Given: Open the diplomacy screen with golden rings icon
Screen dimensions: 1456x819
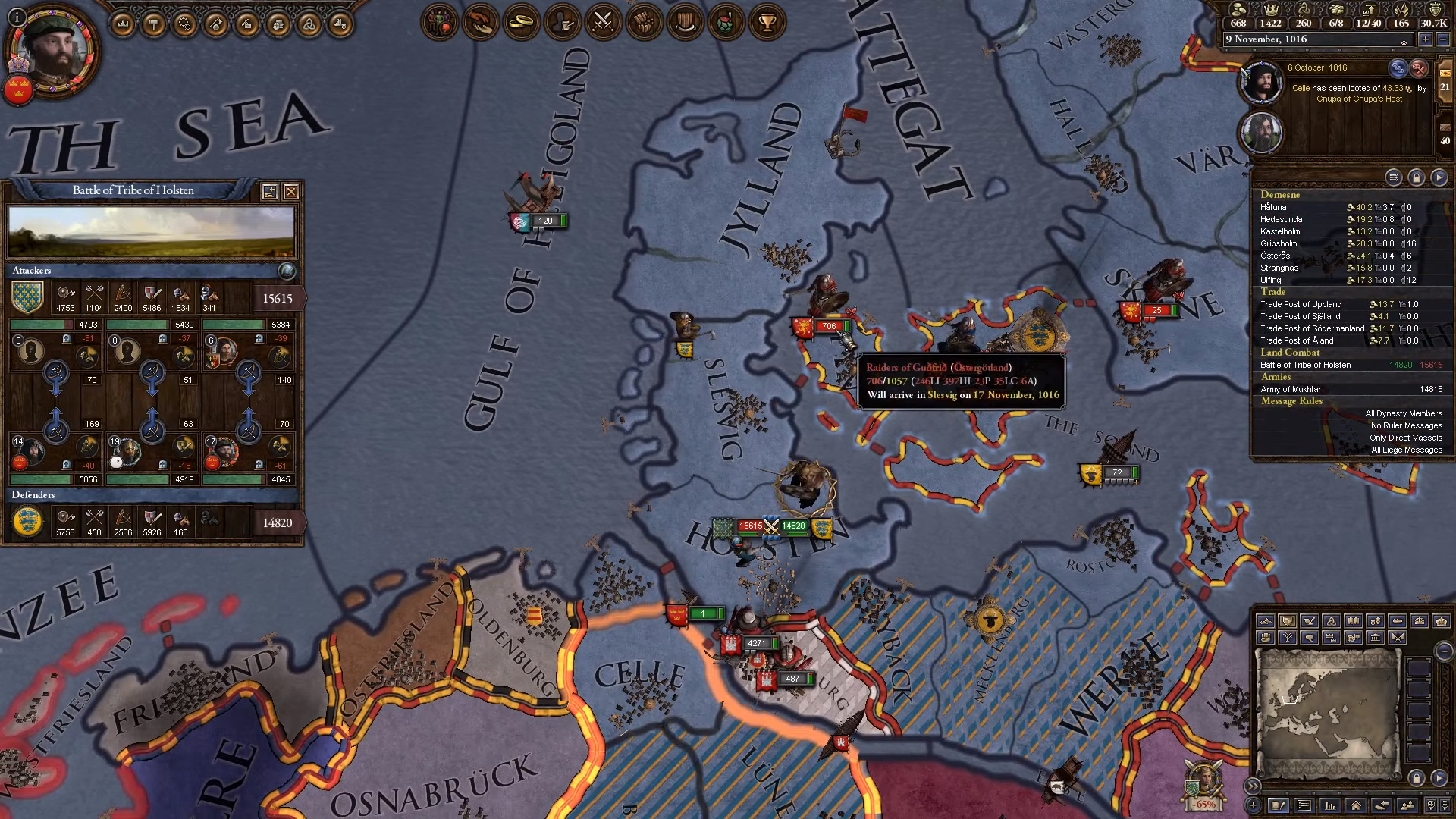Looking at the screenshot, I should point(521,22).
